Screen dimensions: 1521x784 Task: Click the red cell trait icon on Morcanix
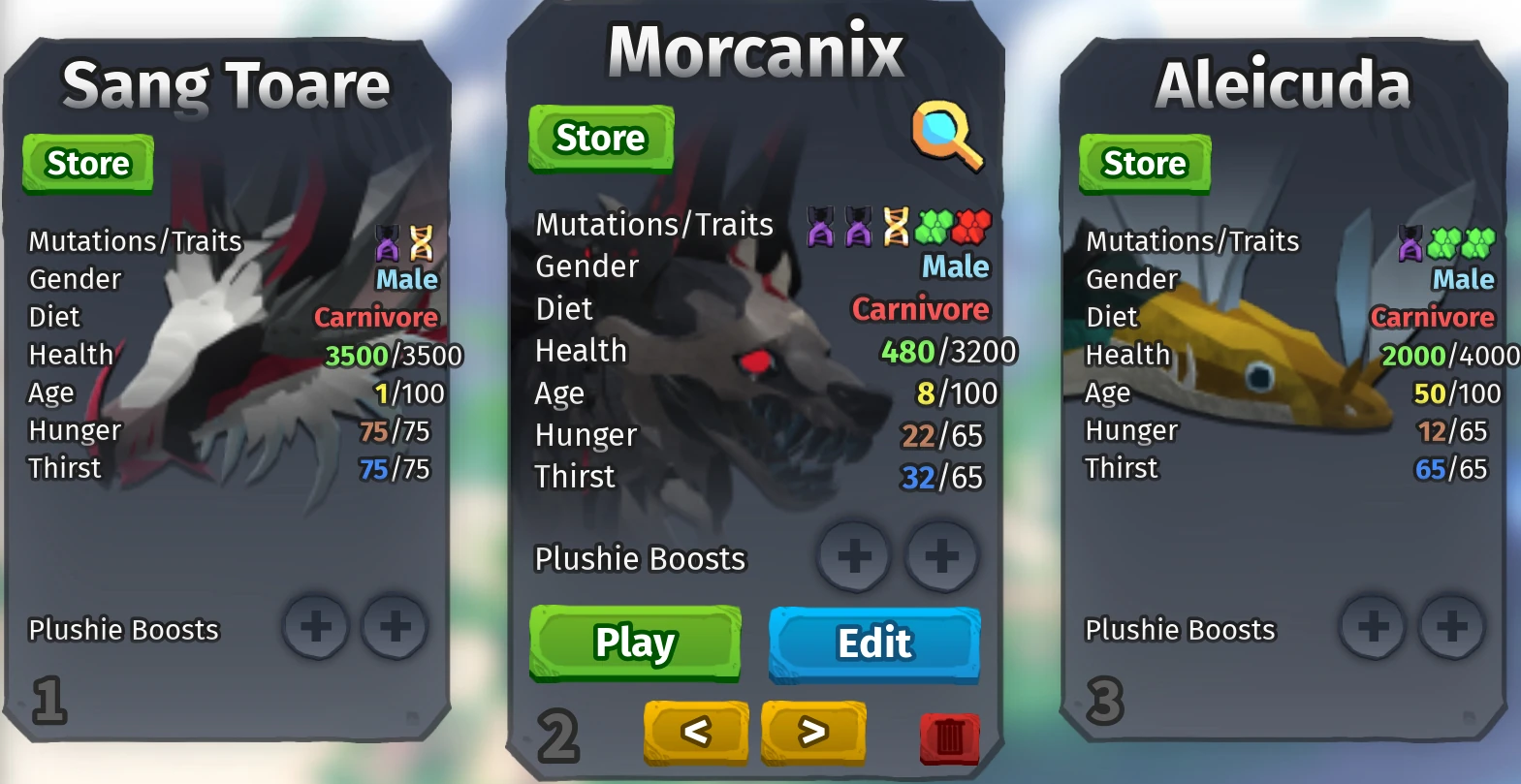pos(971,224)
